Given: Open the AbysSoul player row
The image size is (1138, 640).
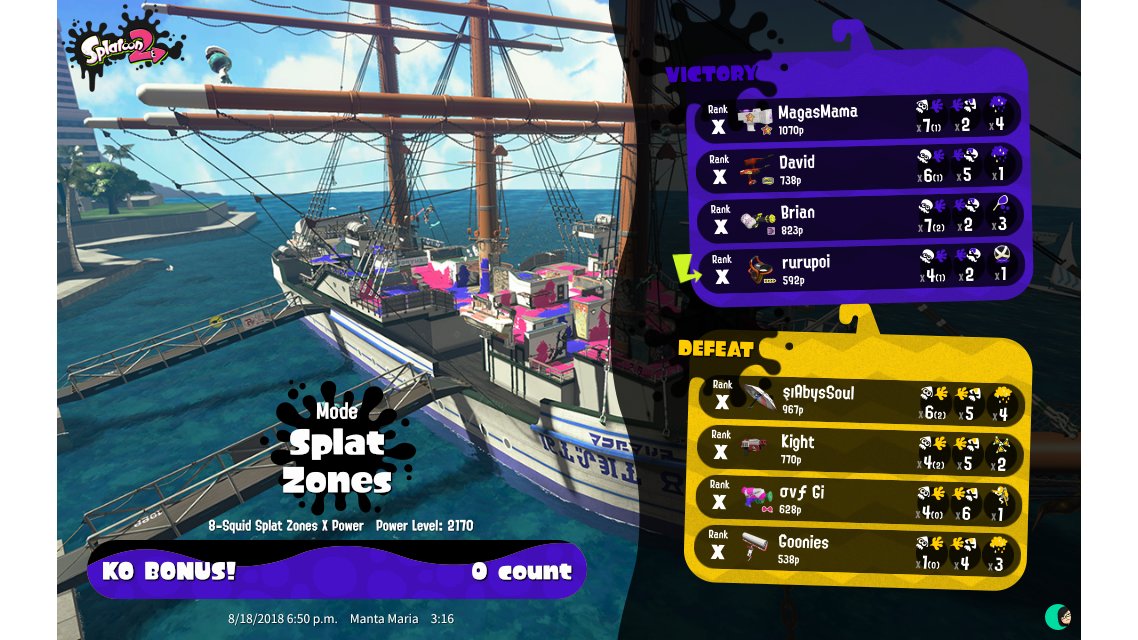Looking at the screenshot, I should pos(858,399).
